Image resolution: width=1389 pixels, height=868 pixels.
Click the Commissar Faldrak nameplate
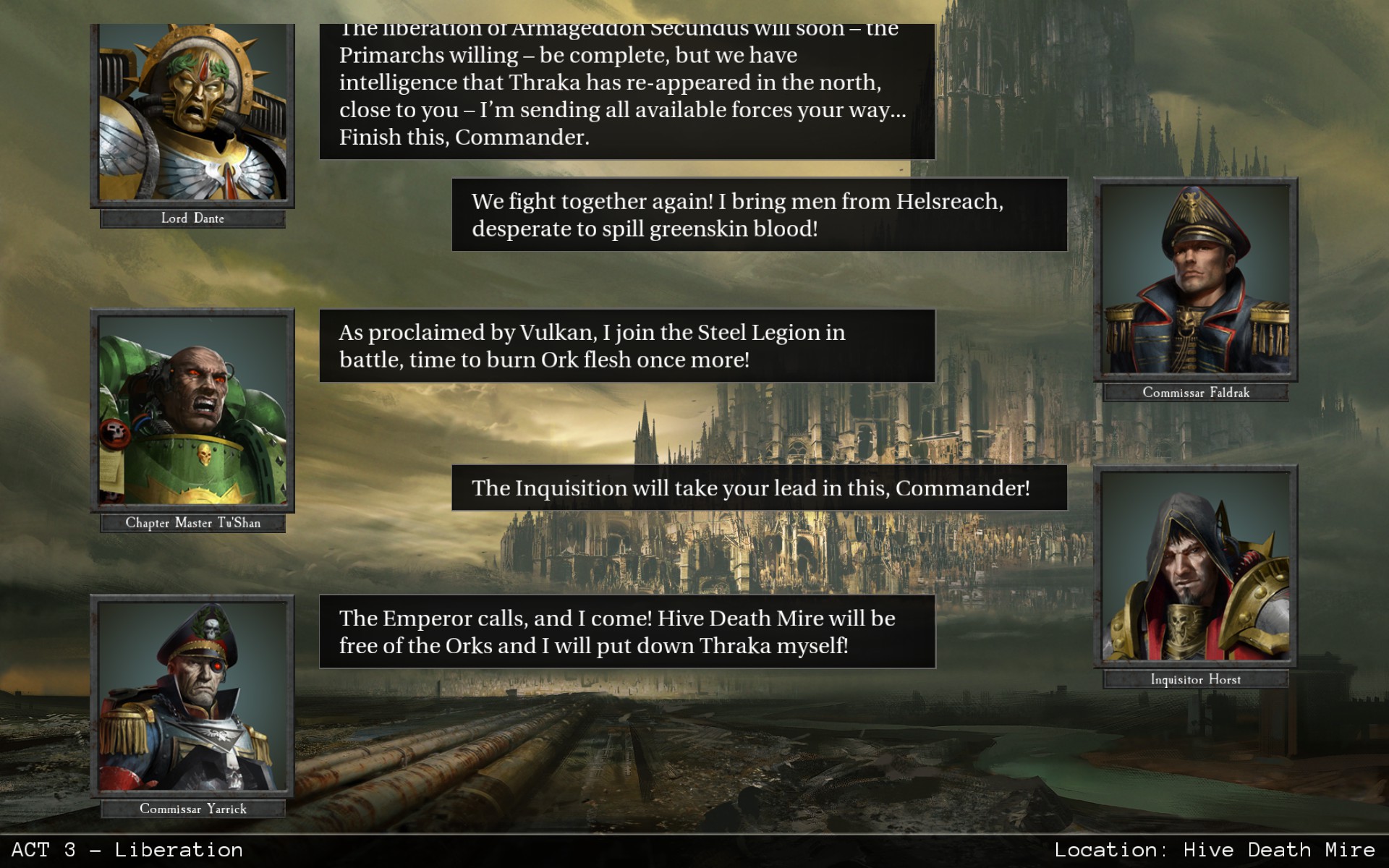pos(1195,392)
